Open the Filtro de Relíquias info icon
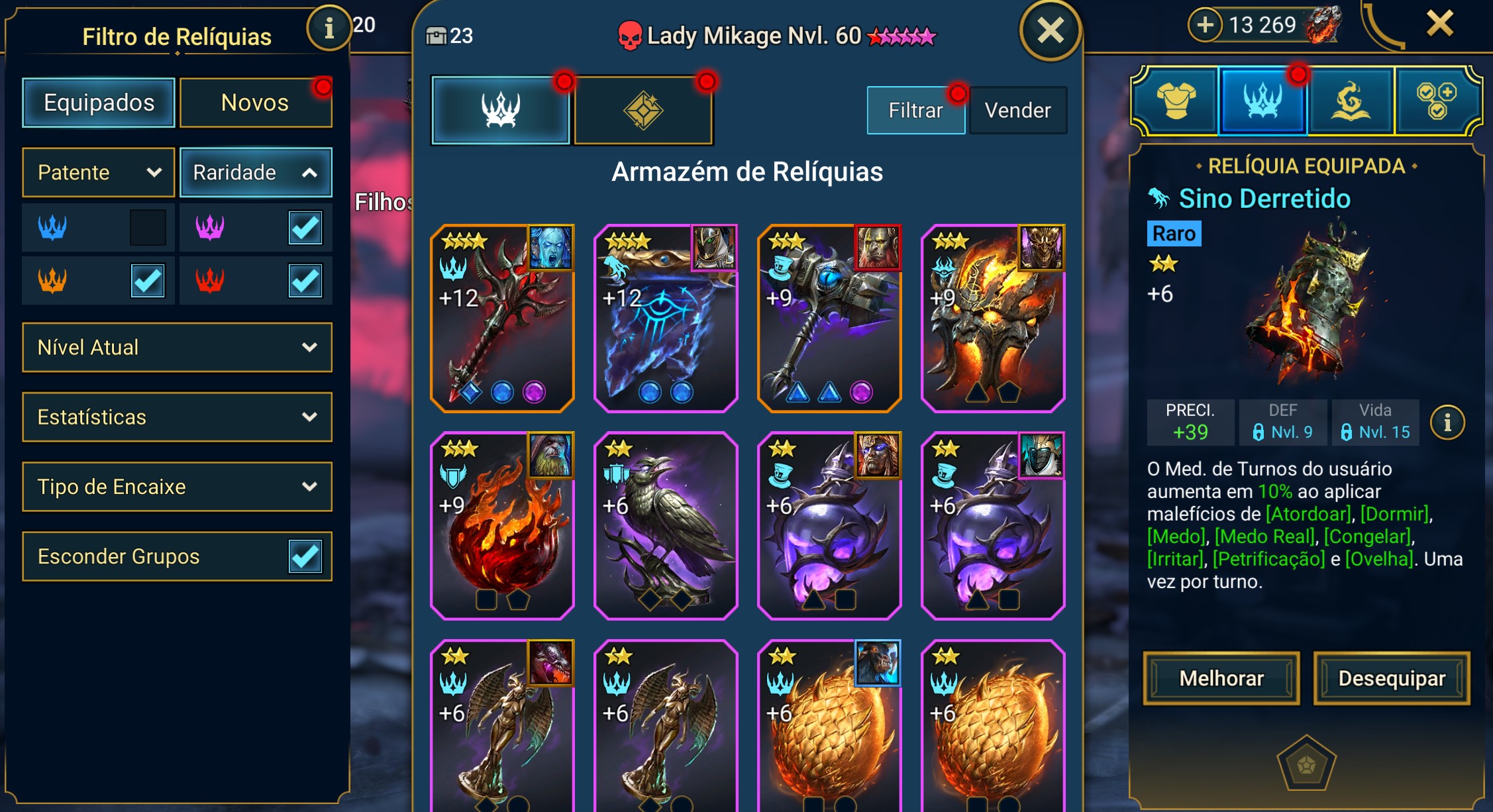 coord(329,28)
